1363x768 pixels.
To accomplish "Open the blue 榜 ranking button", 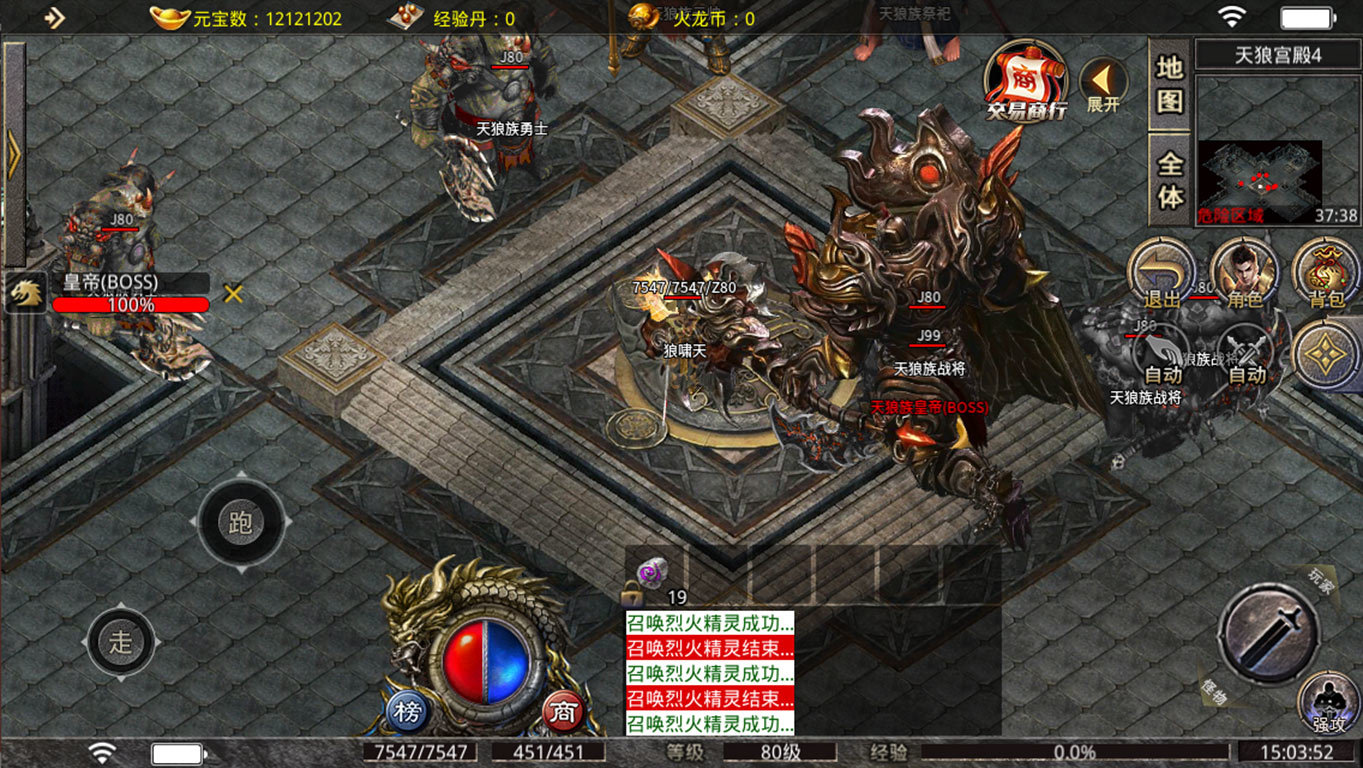I will 407,712.
